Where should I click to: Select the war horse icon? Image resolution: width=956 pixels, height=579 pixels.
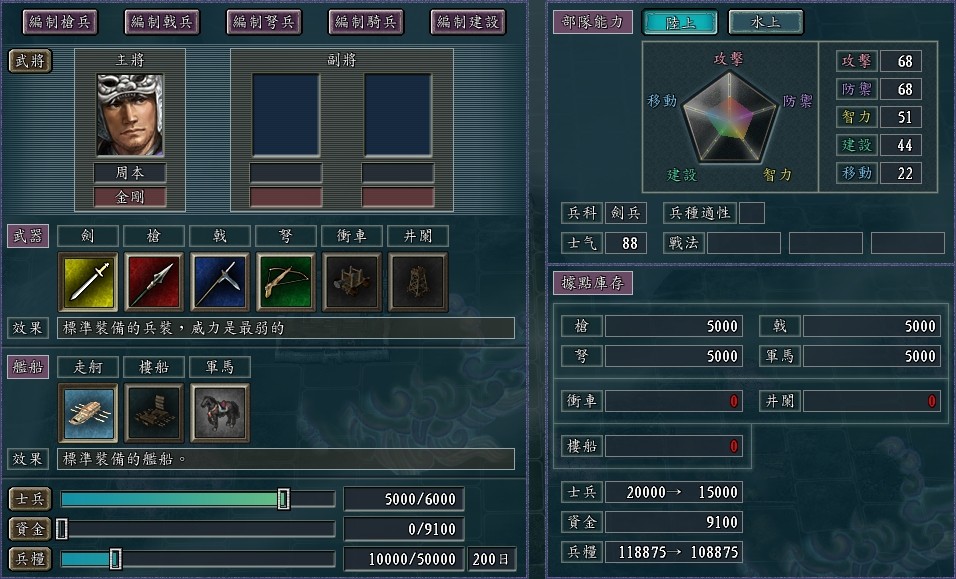(x=220, y=412)
